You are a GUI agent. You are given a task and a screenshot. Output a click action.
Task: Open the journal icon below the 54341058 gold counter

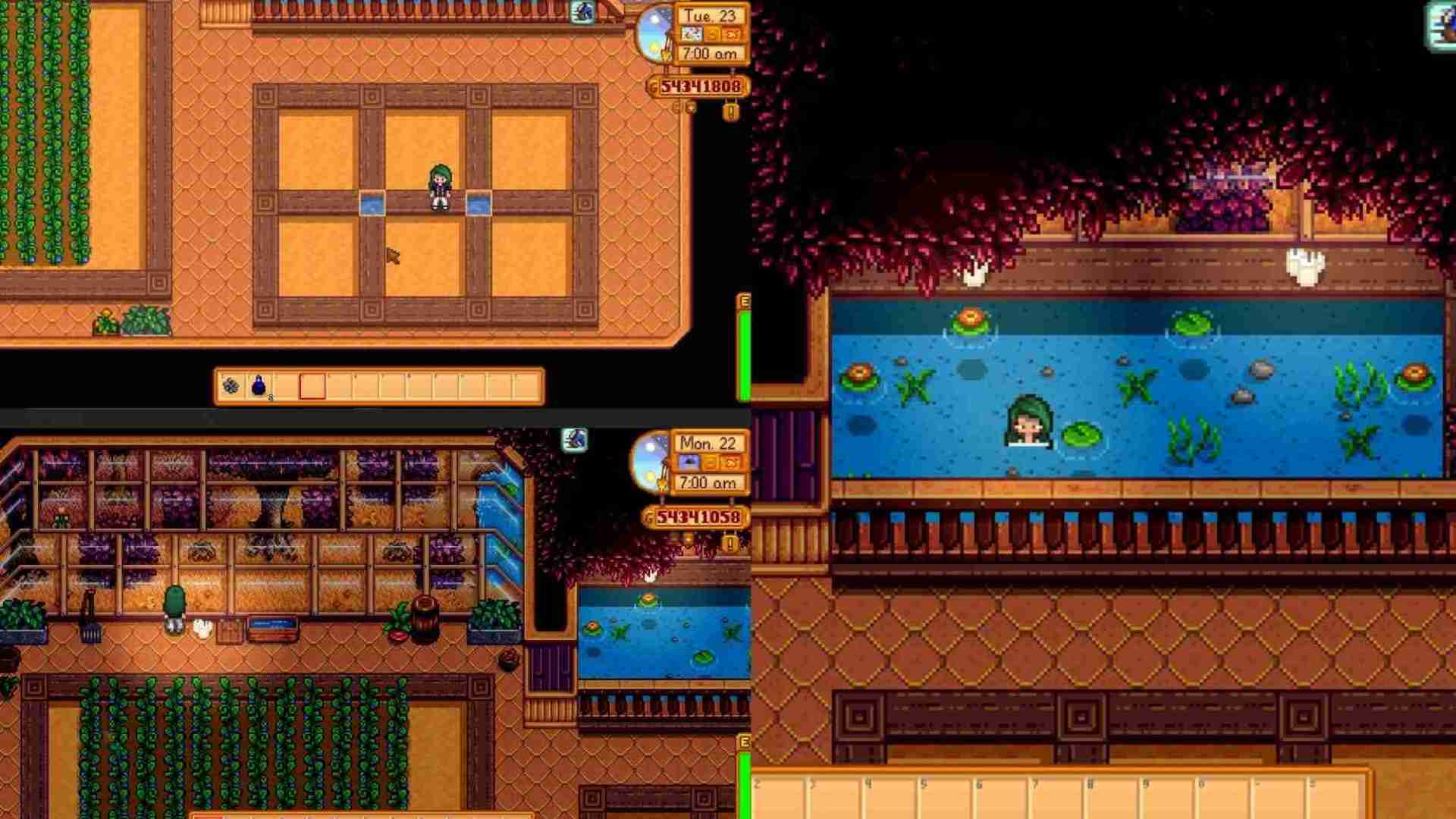coord(730,543)
